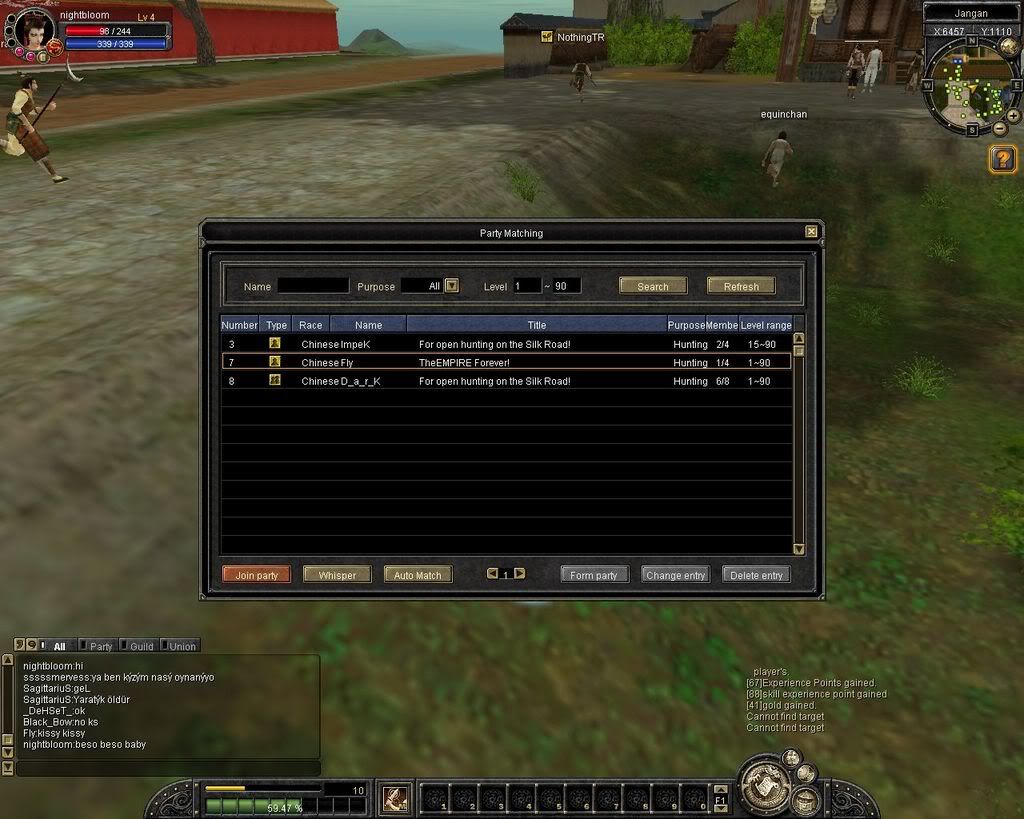1024x819 pixels.
Task: Activate Auto Match
Action: (x=418, y=575)
